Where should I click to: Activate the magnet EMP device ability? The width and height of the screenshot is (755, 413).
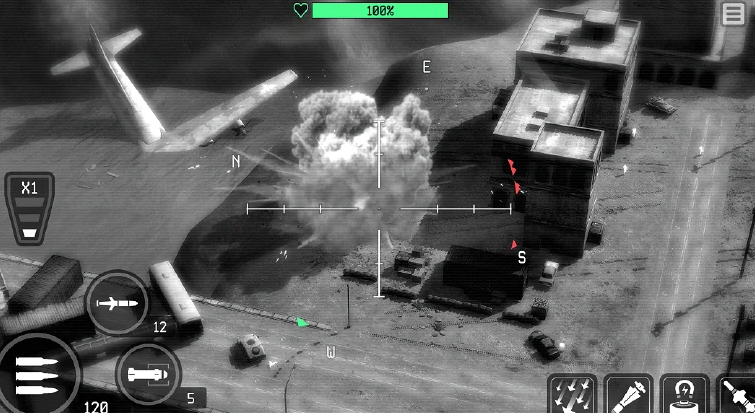685,395
